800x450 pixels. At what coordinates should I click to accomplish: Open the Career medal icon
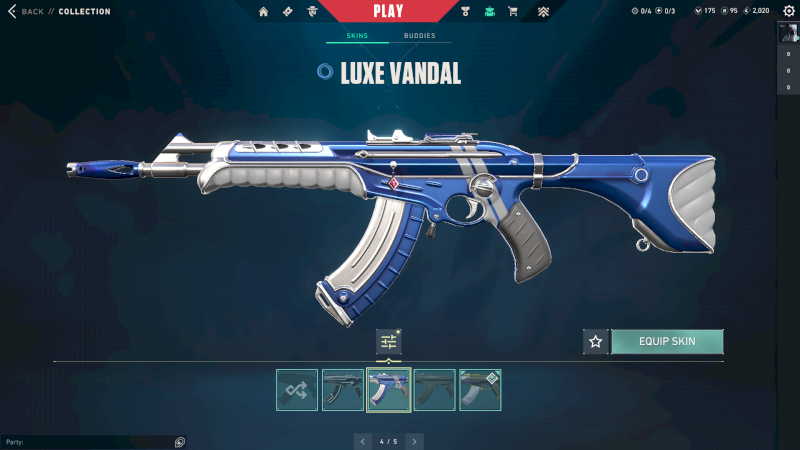tap(466, 12)
